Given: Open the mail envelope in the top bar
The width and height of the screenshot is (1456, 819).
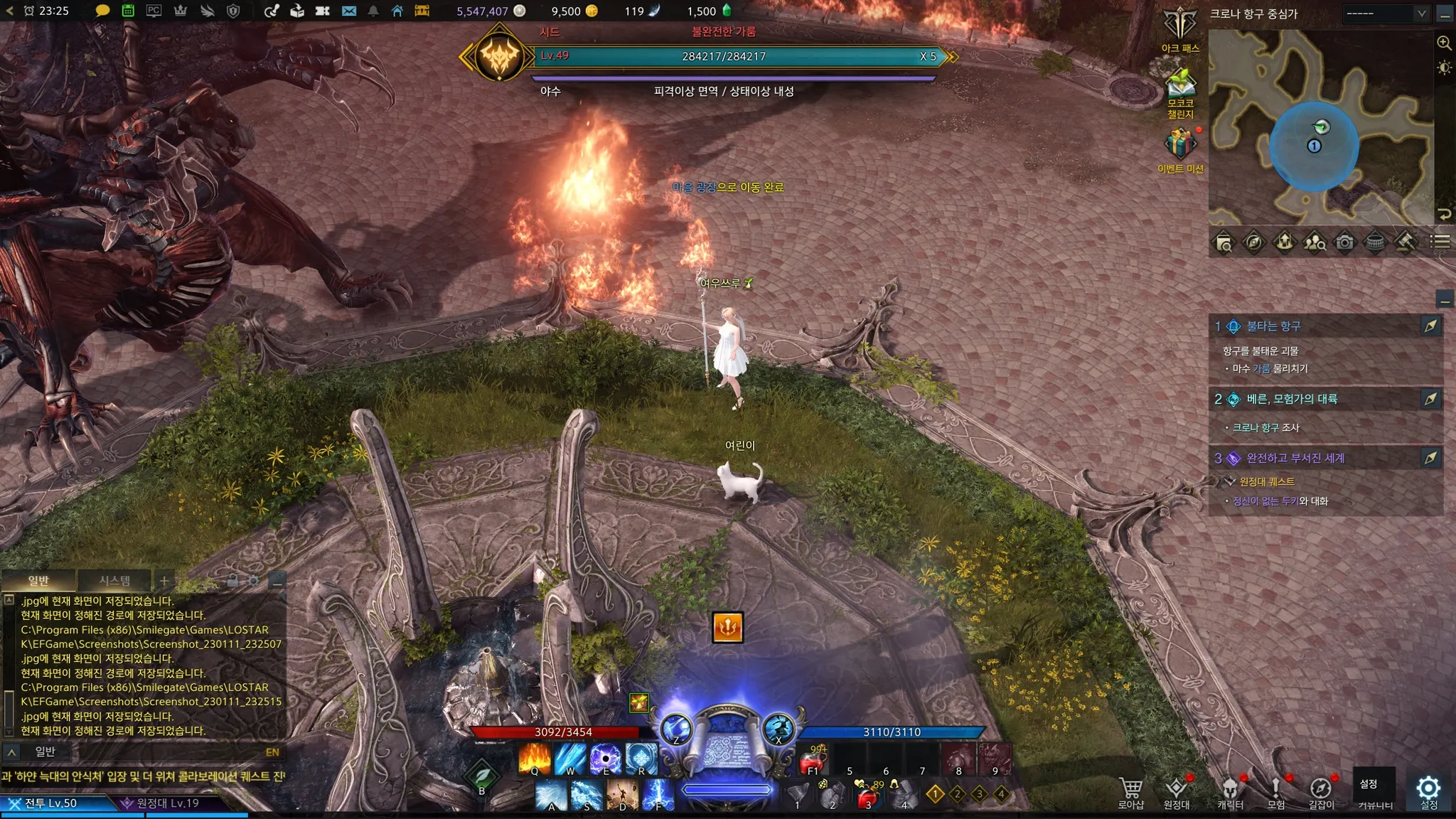Looking at the screenshot, I should tap(348, 11).
